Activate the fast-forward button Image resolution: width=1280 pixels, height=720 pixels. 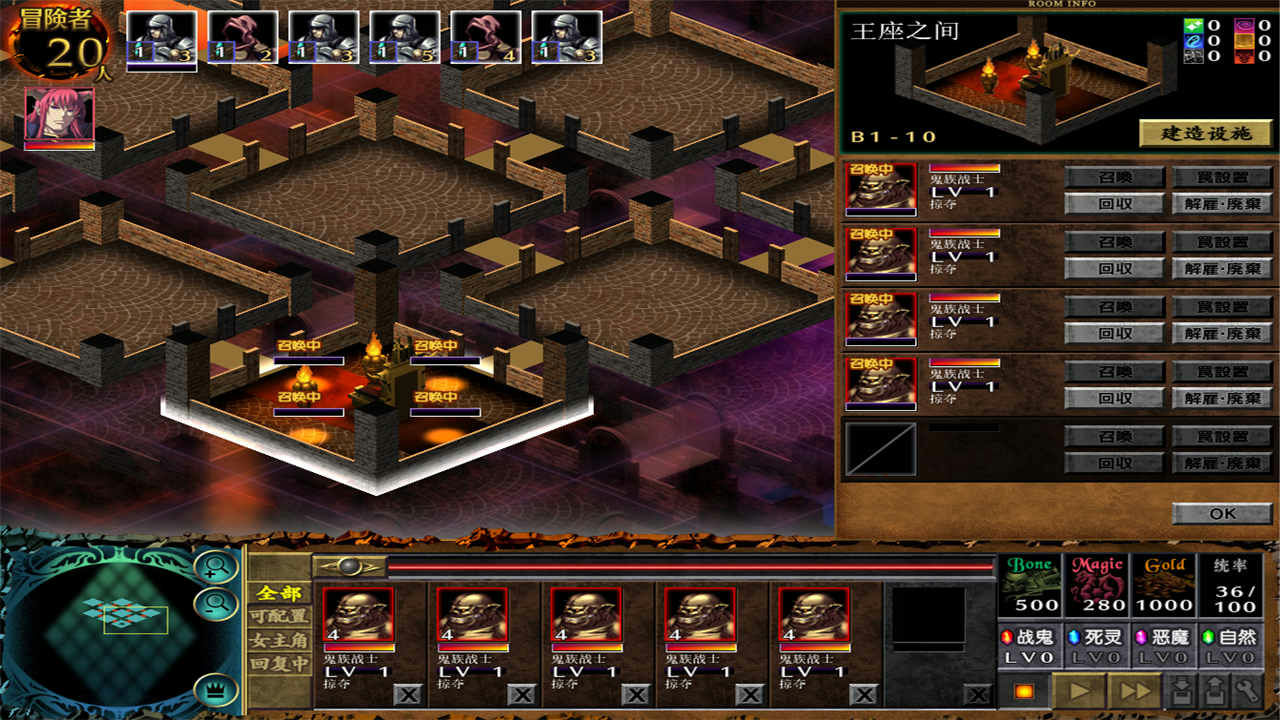[1135, 691]
